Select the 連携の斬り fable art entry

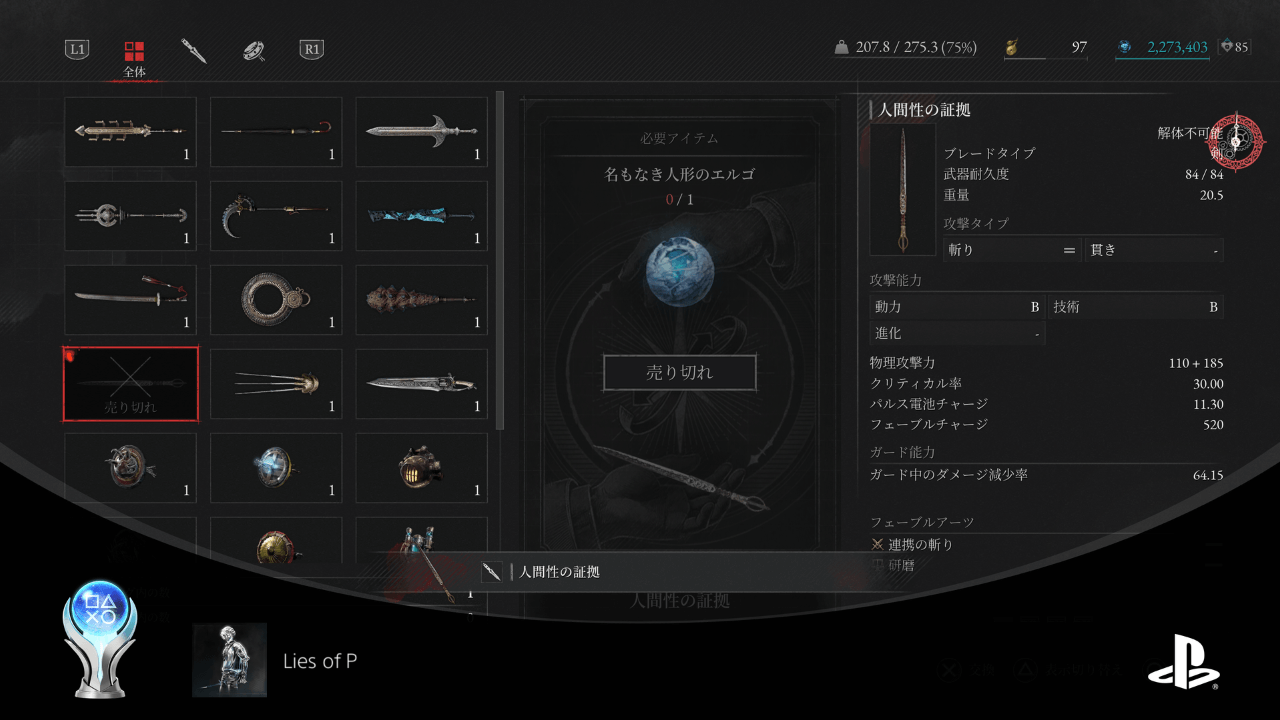pos(920,545)
